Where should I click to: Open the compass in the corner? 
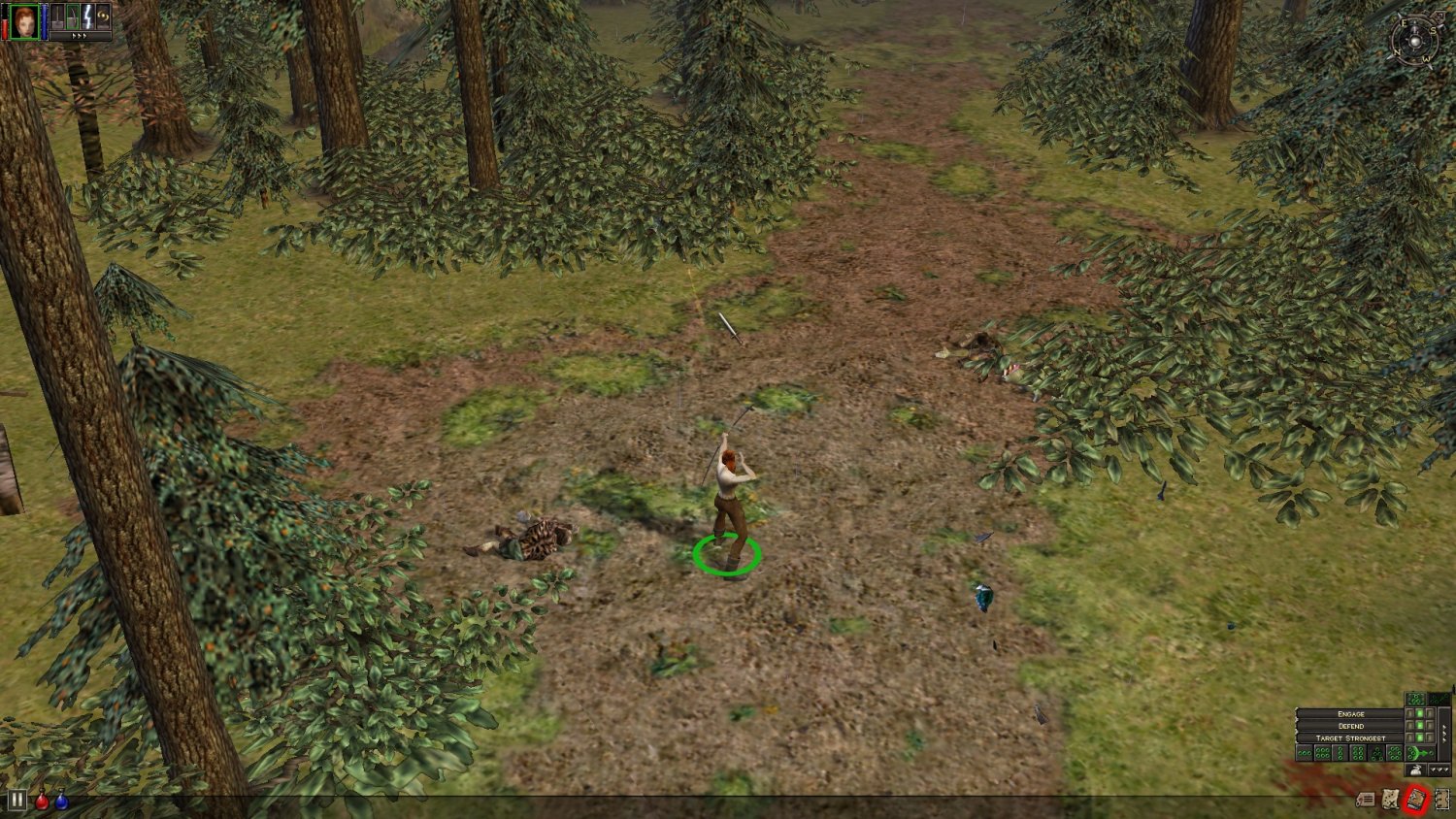coord(1414,41)
